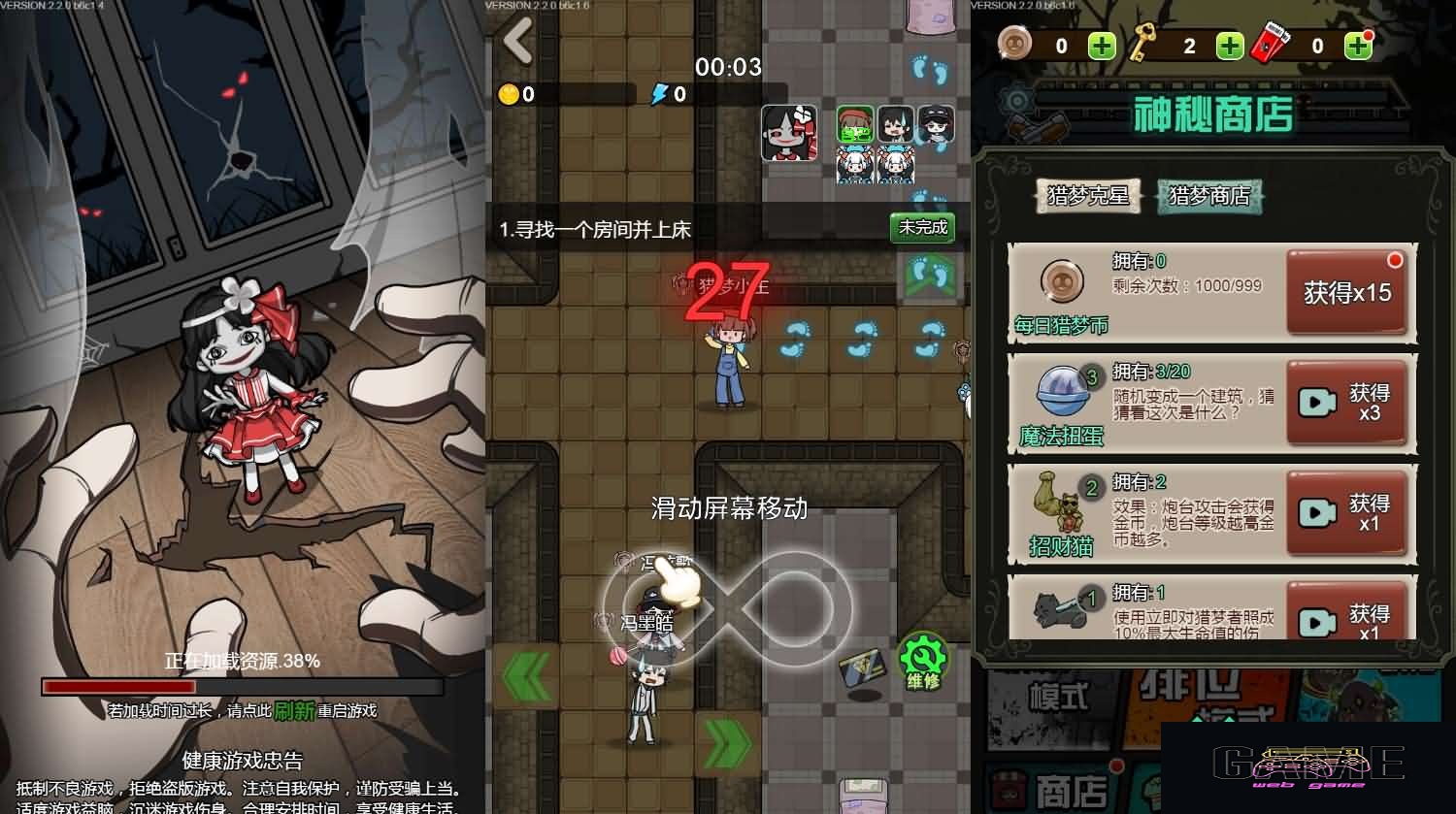Viewport: 1456px width, 814px height.
Task: Watch video for 魔法扭蛋 x3
Action: [x=1347, y=403]
